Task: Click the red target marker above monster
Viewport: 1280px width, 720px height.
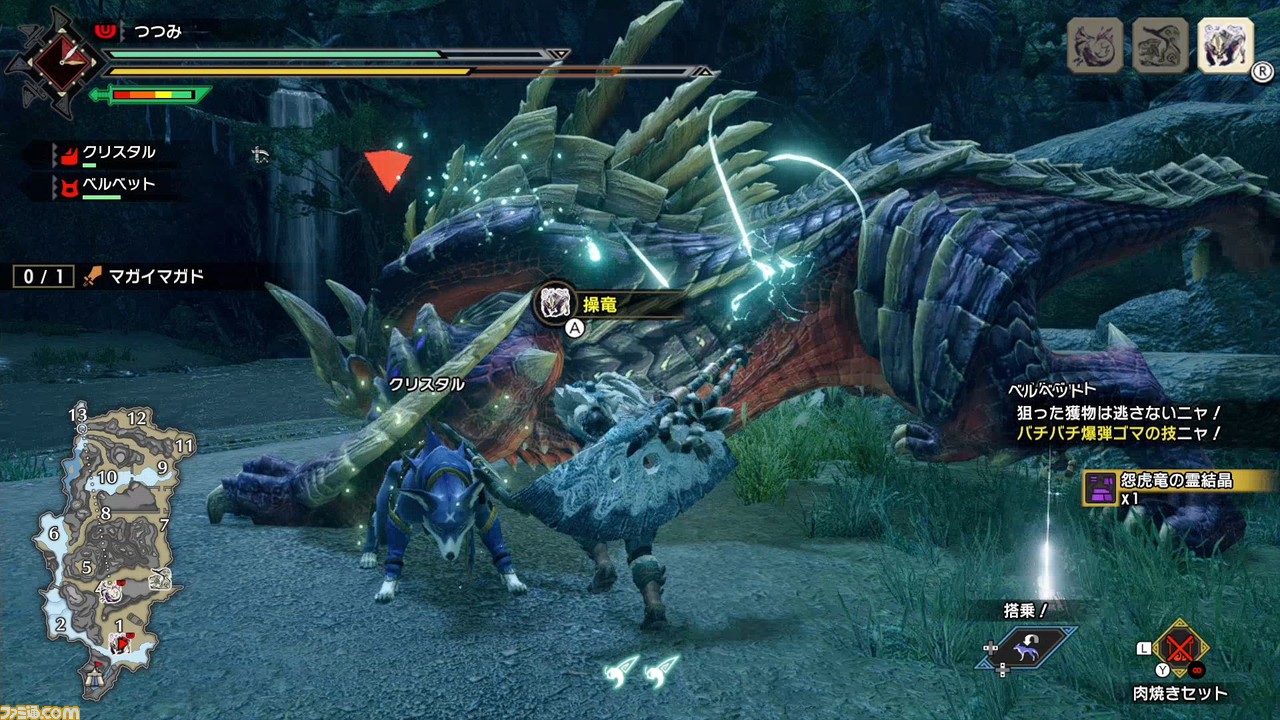Action: point(387,169)
